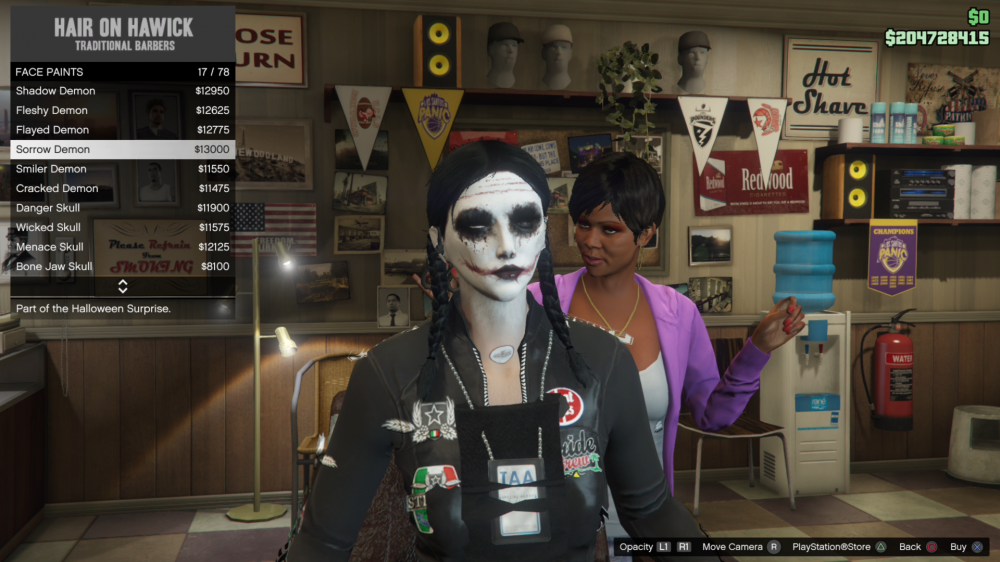This screenshot has width=1000, height=562.
Task: Select Cracked Demon from the list
Action: [x=123, y=188]
